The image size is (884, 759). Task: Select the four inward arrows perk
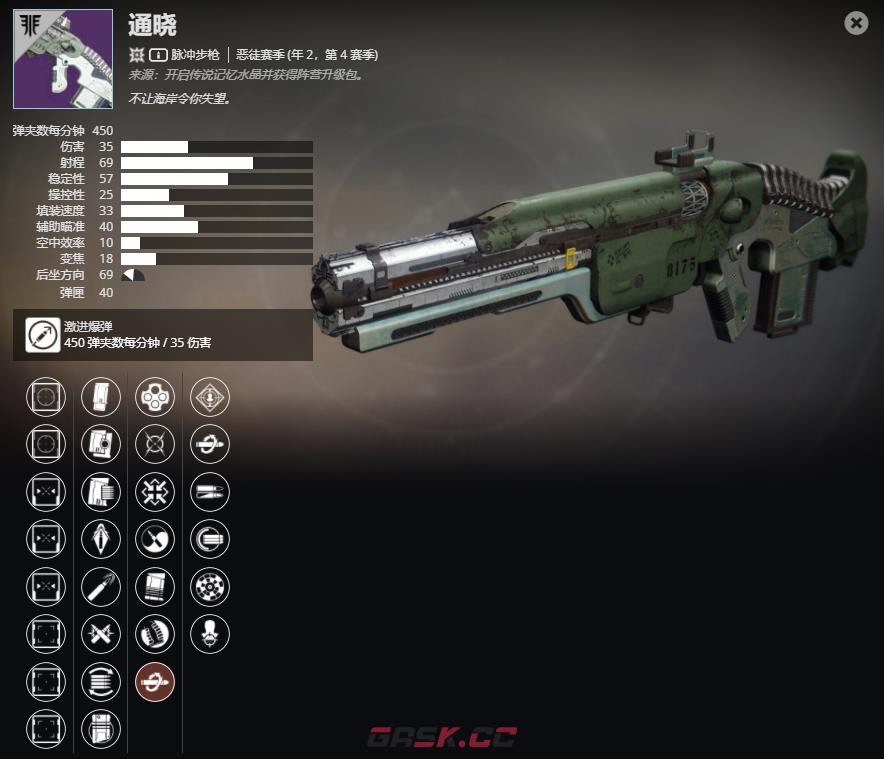[x=154, y=491]
